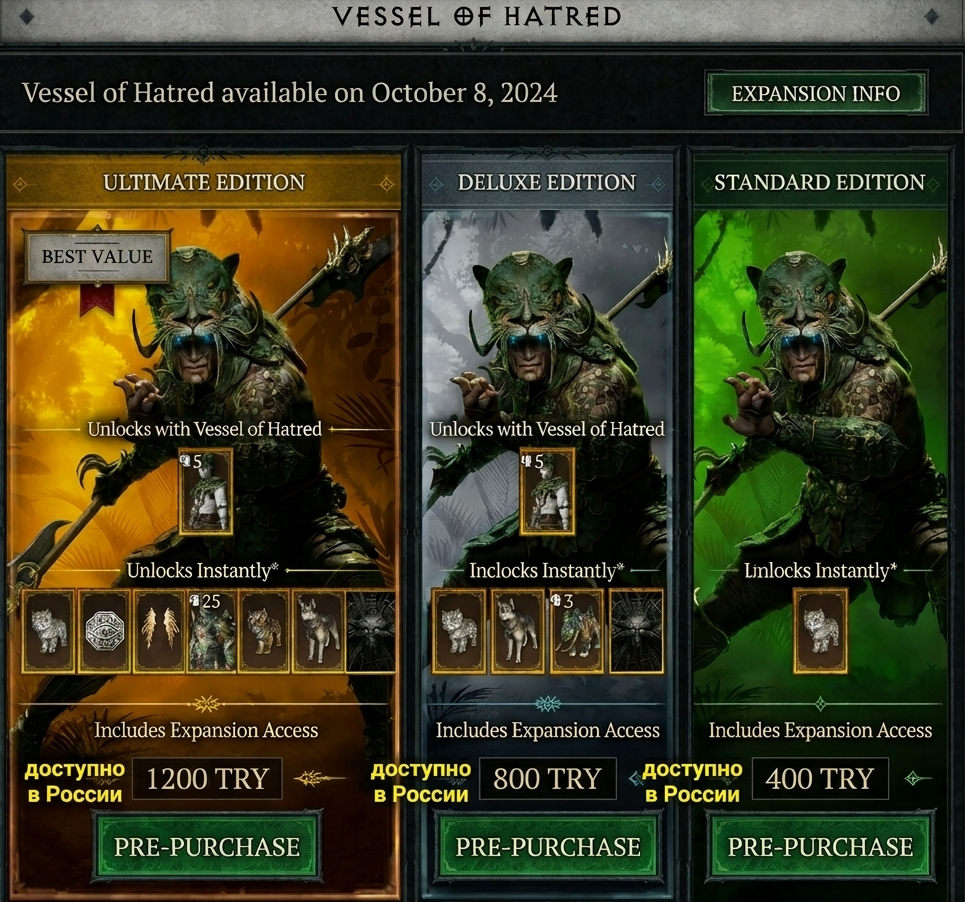Image resolution: width=965 pixels, height=902 pixels.
Task: Pre-purchase the Ultimate Edition
Action: (x=207, y=847)
